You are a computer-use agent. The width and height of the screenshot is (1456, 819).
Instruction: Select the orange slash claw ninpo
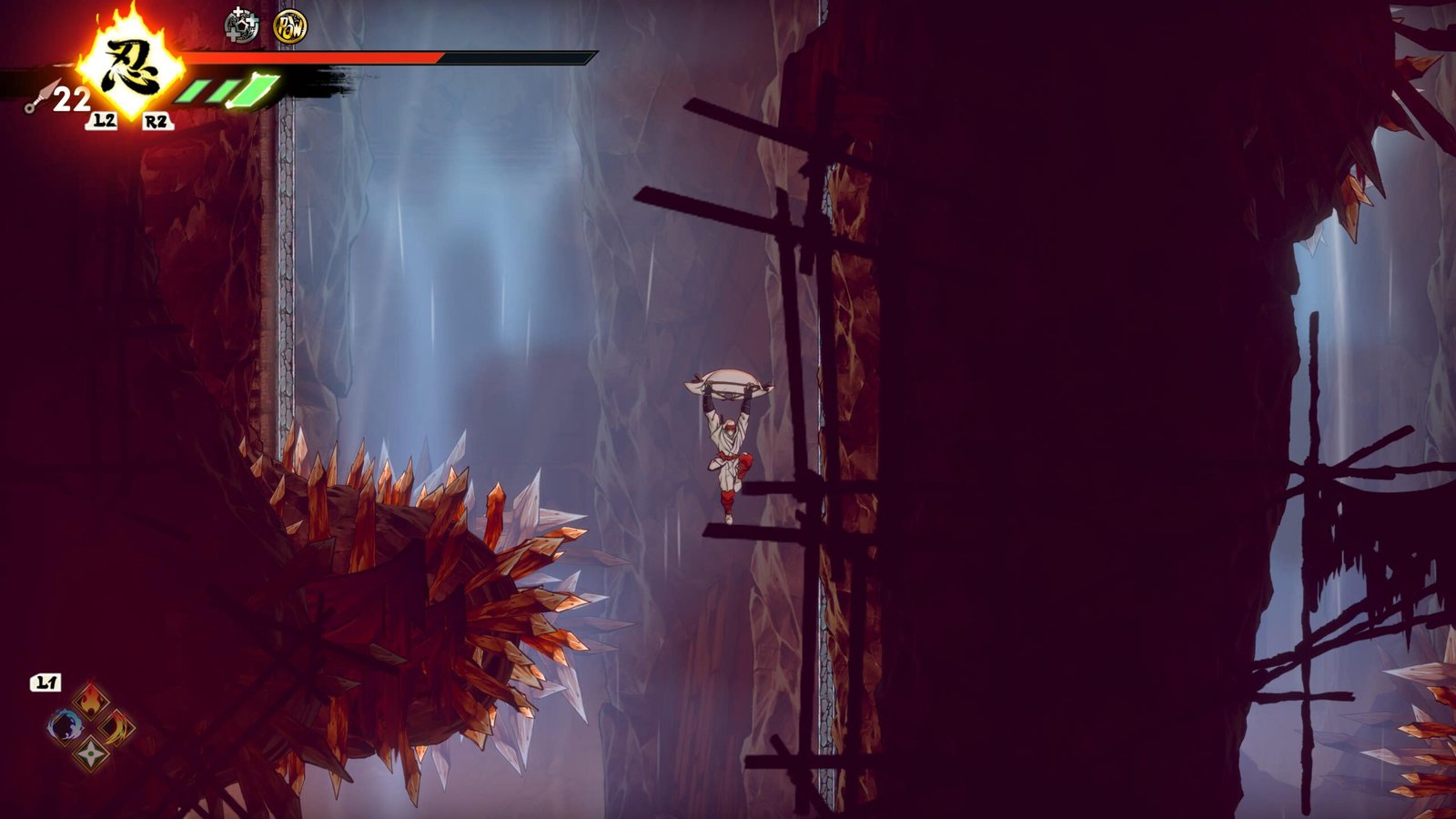coord(116,727)
